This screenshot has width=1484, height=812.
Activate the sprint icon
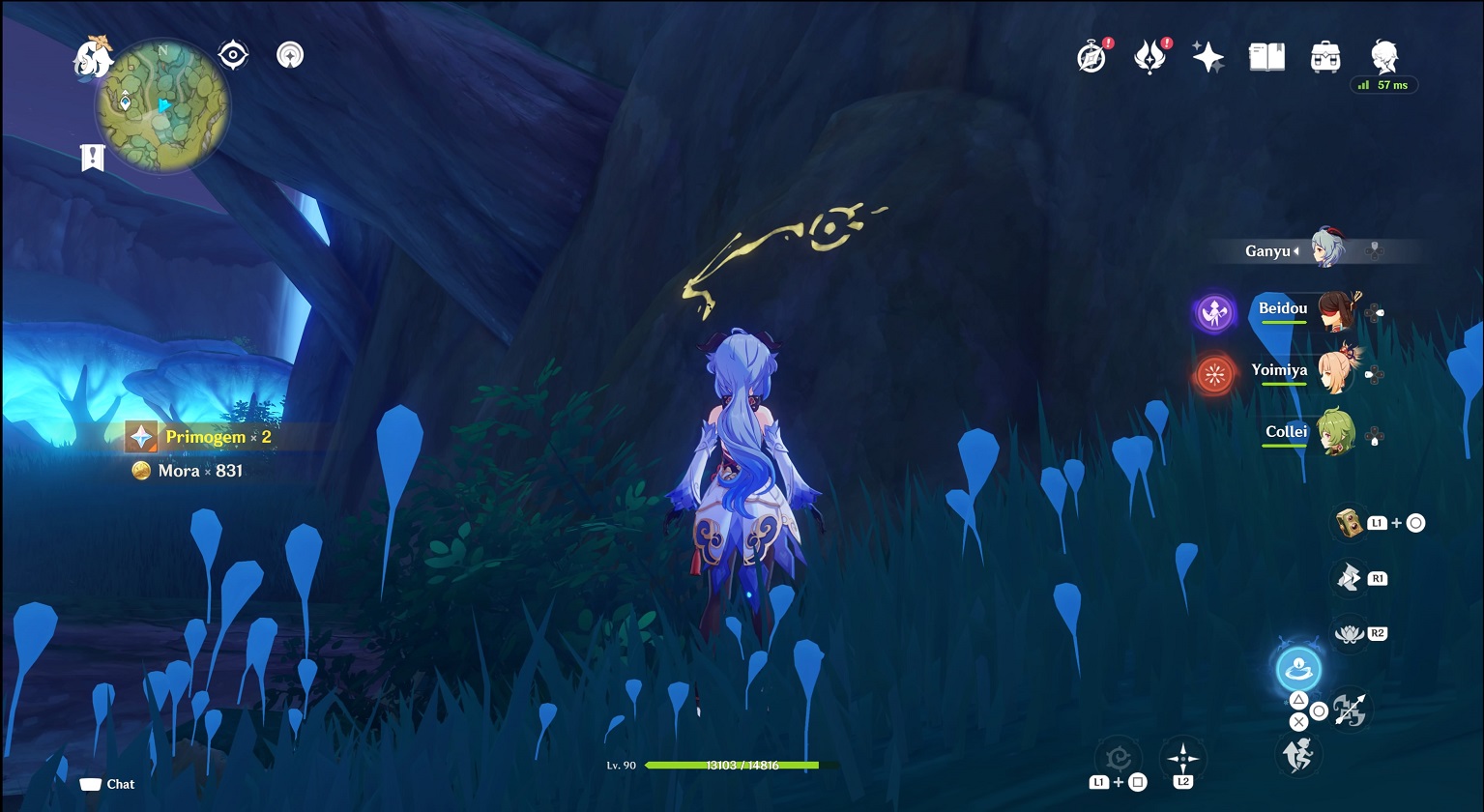coord(1297,756)
